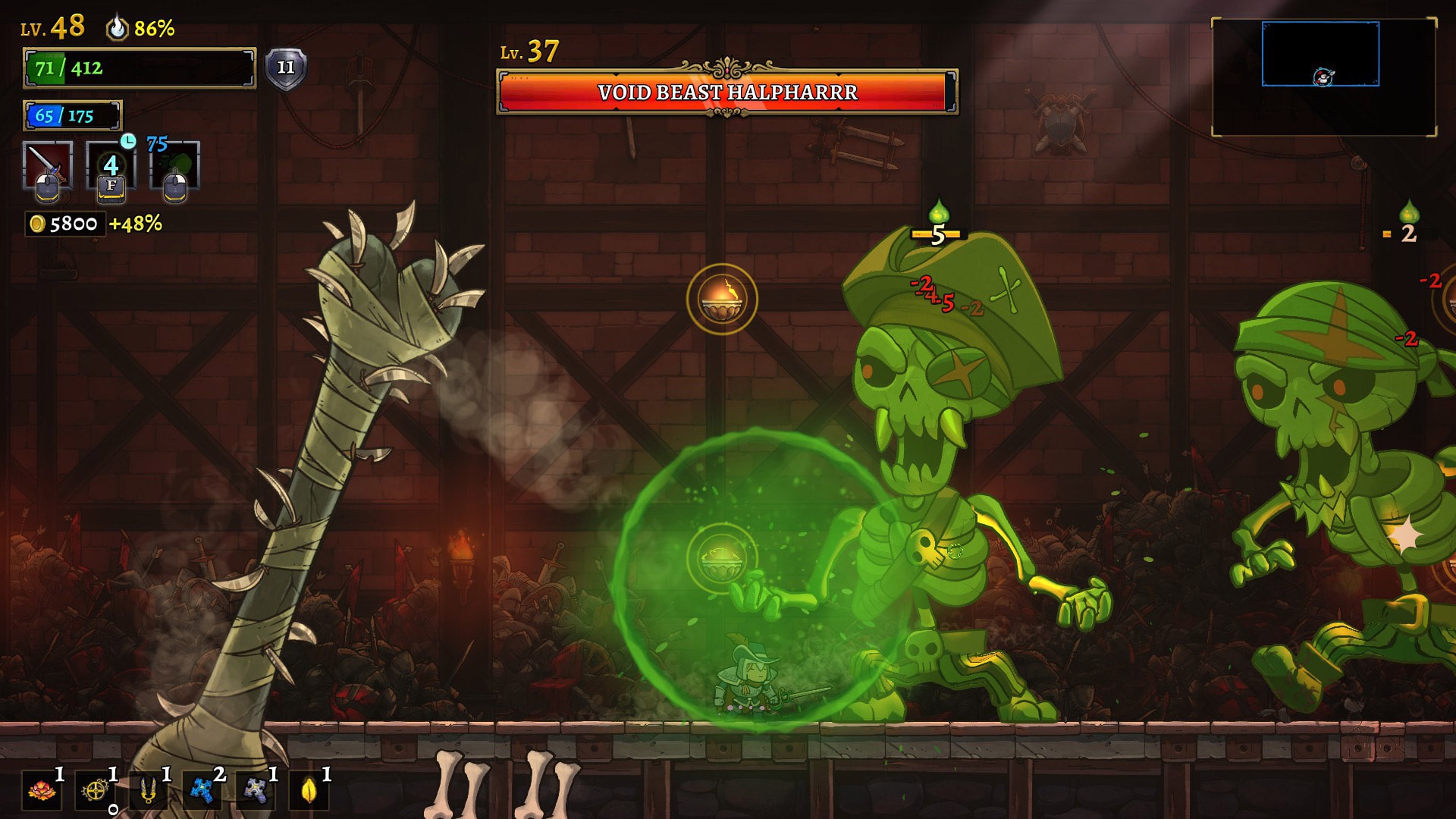
Task: Select the sword weapon ability slot
Action: (47, 165)
